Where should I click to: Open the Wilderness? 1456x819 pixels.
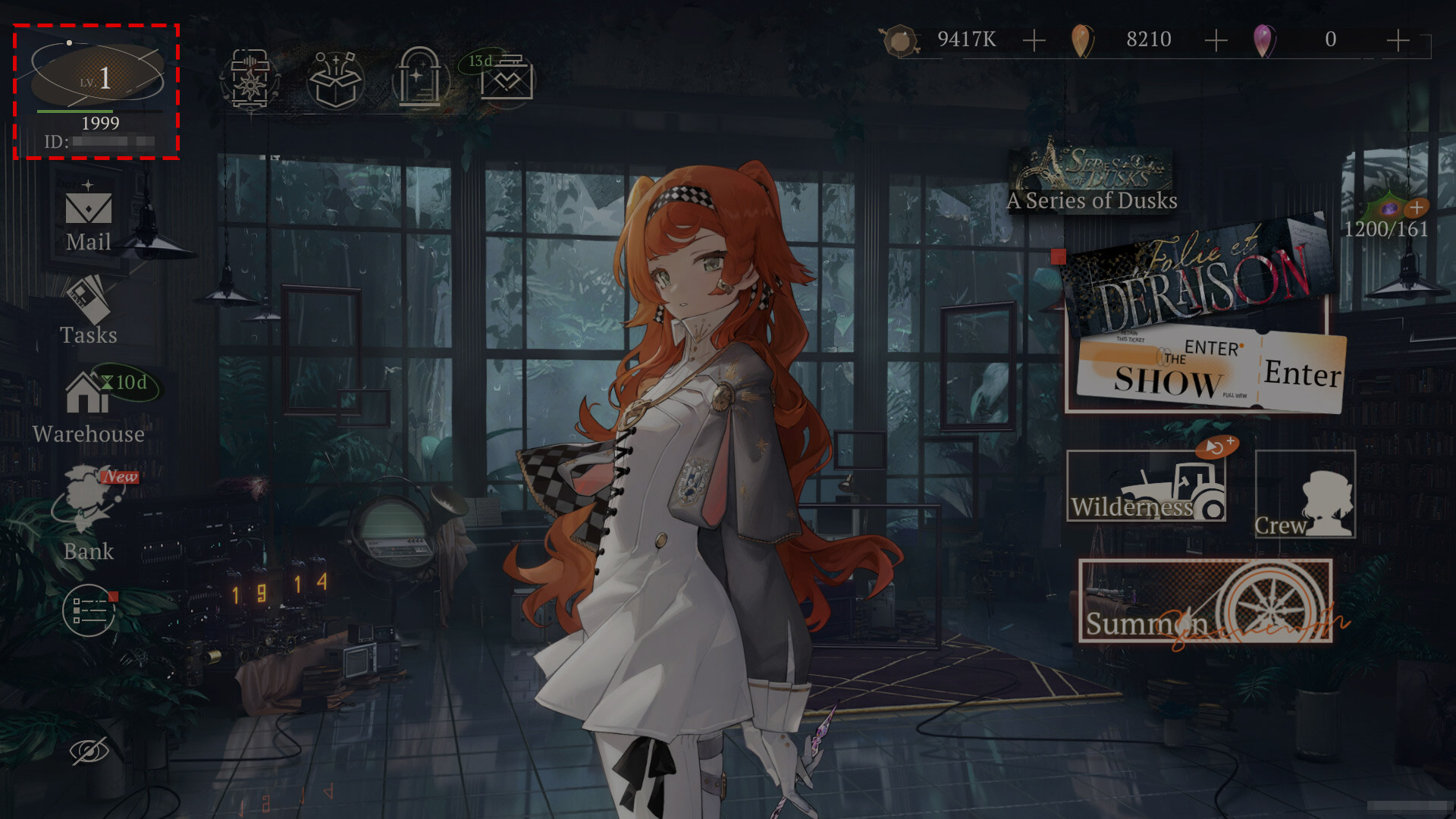(x=1146, y=488)
